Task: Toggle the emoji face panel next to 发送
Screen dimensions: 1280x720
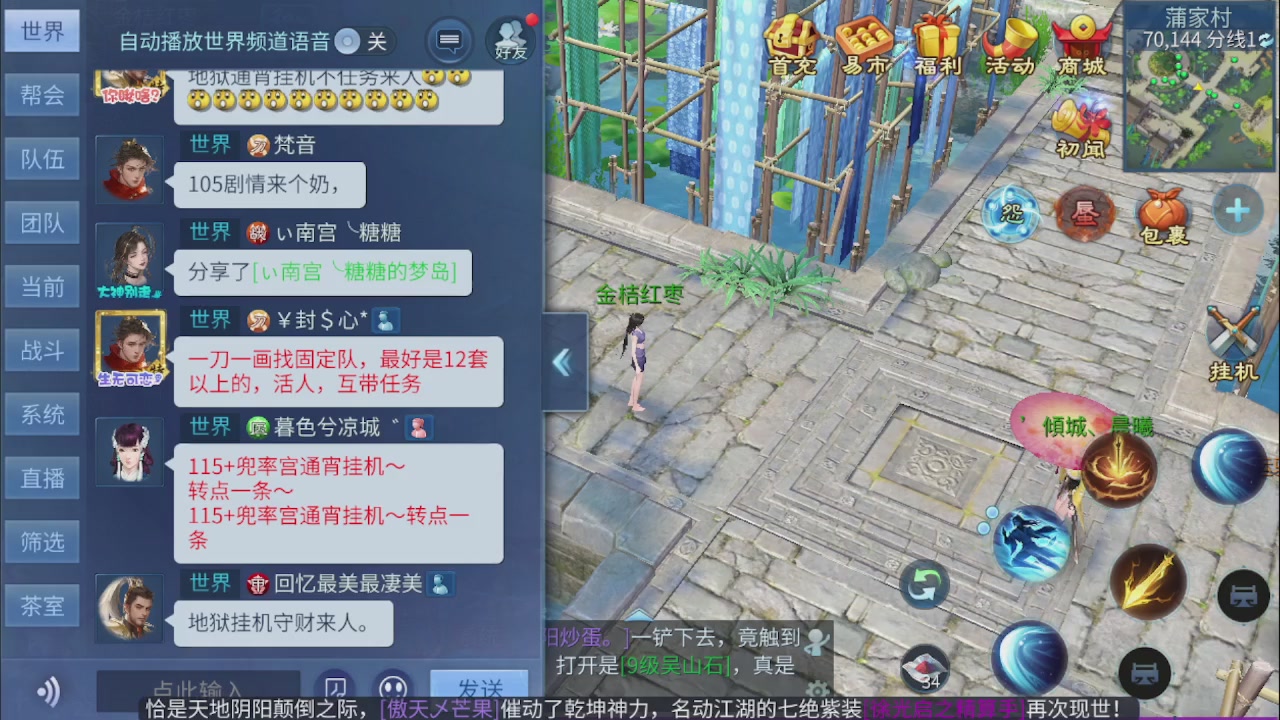Action: point(393,686)
